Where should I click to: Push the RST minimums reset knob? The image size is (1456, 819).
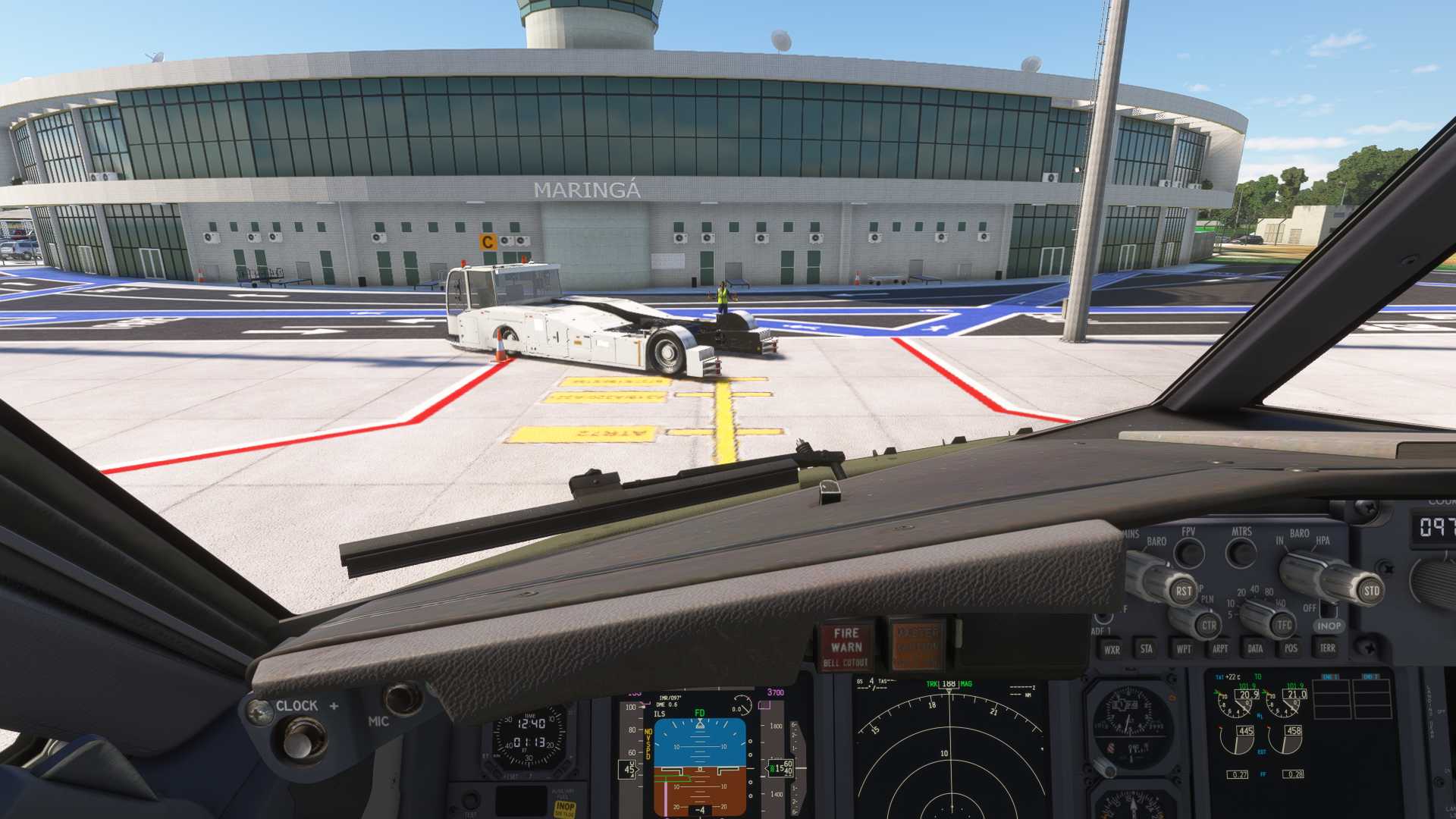click(x=1183, y=591)
